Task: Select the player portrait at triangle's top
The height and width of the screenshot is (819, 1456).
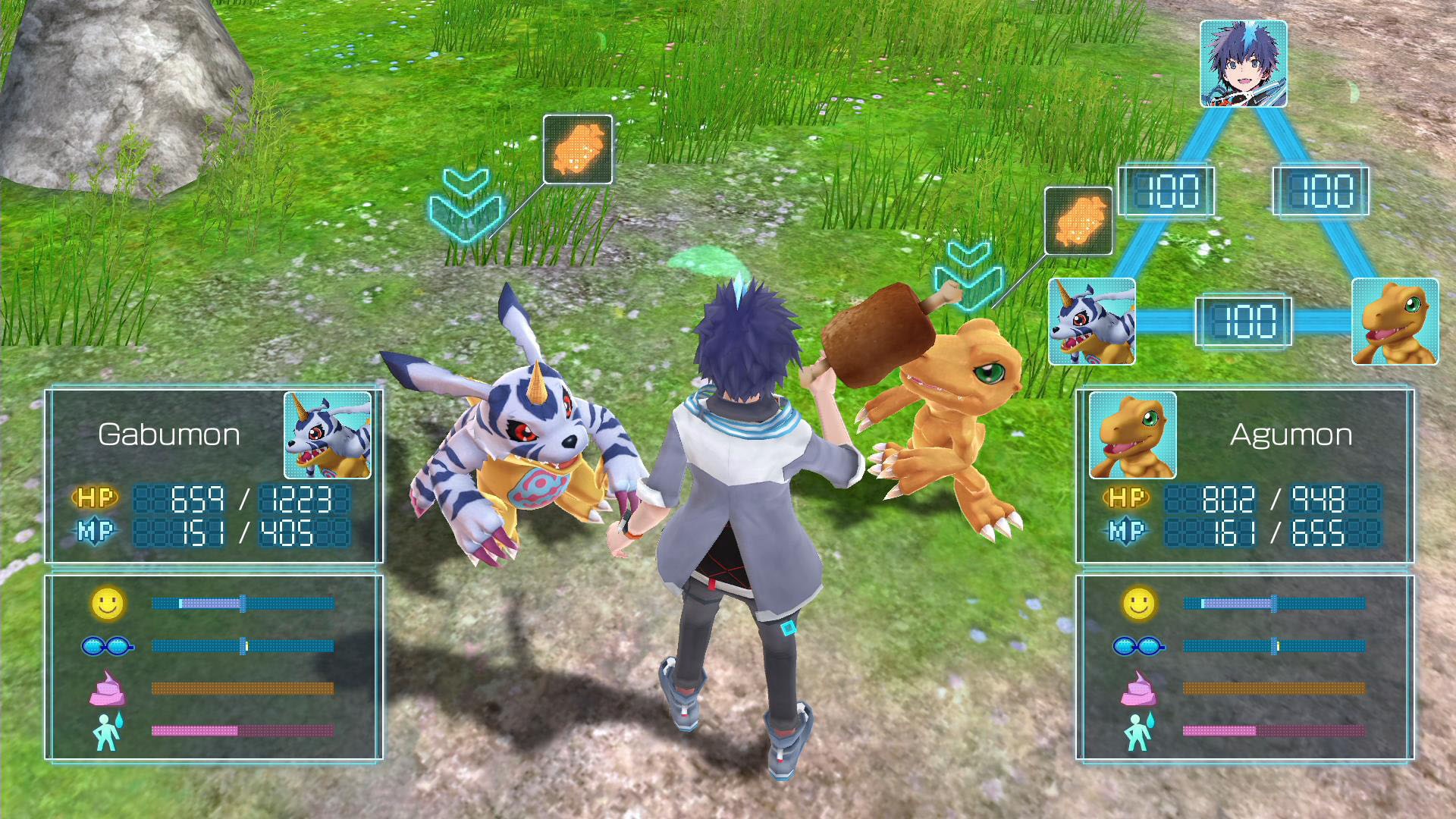Action: point(1246,64)
